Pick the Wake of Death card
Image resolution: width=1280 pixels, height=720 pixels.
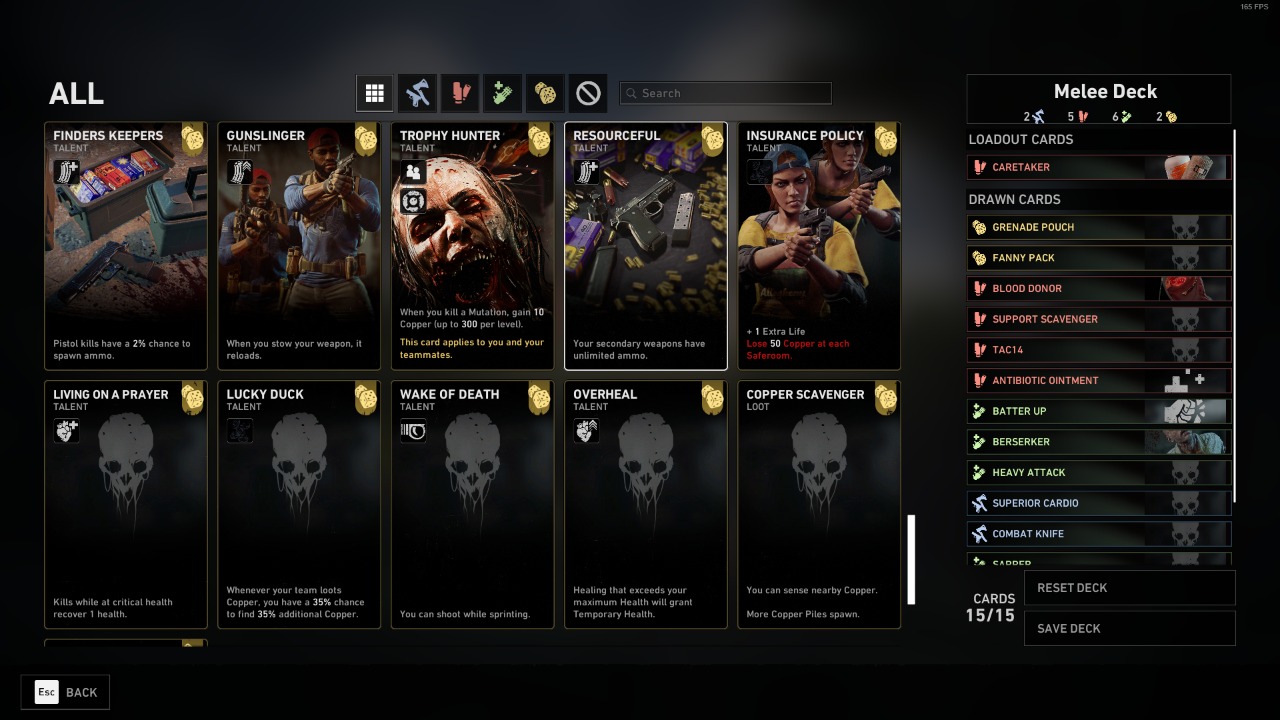[473, 504]
